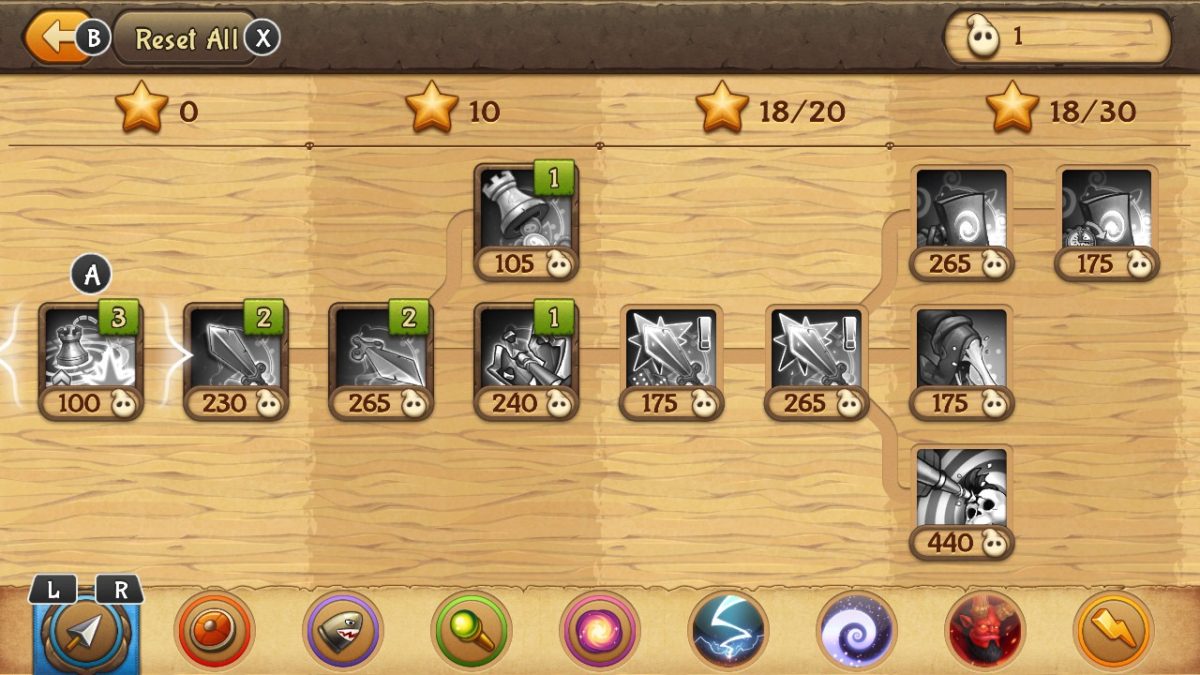Switch to the green scepter category tab
The height and width of the screenshot is (675, 1200).
pyautogui.click(x=471, y=630)
